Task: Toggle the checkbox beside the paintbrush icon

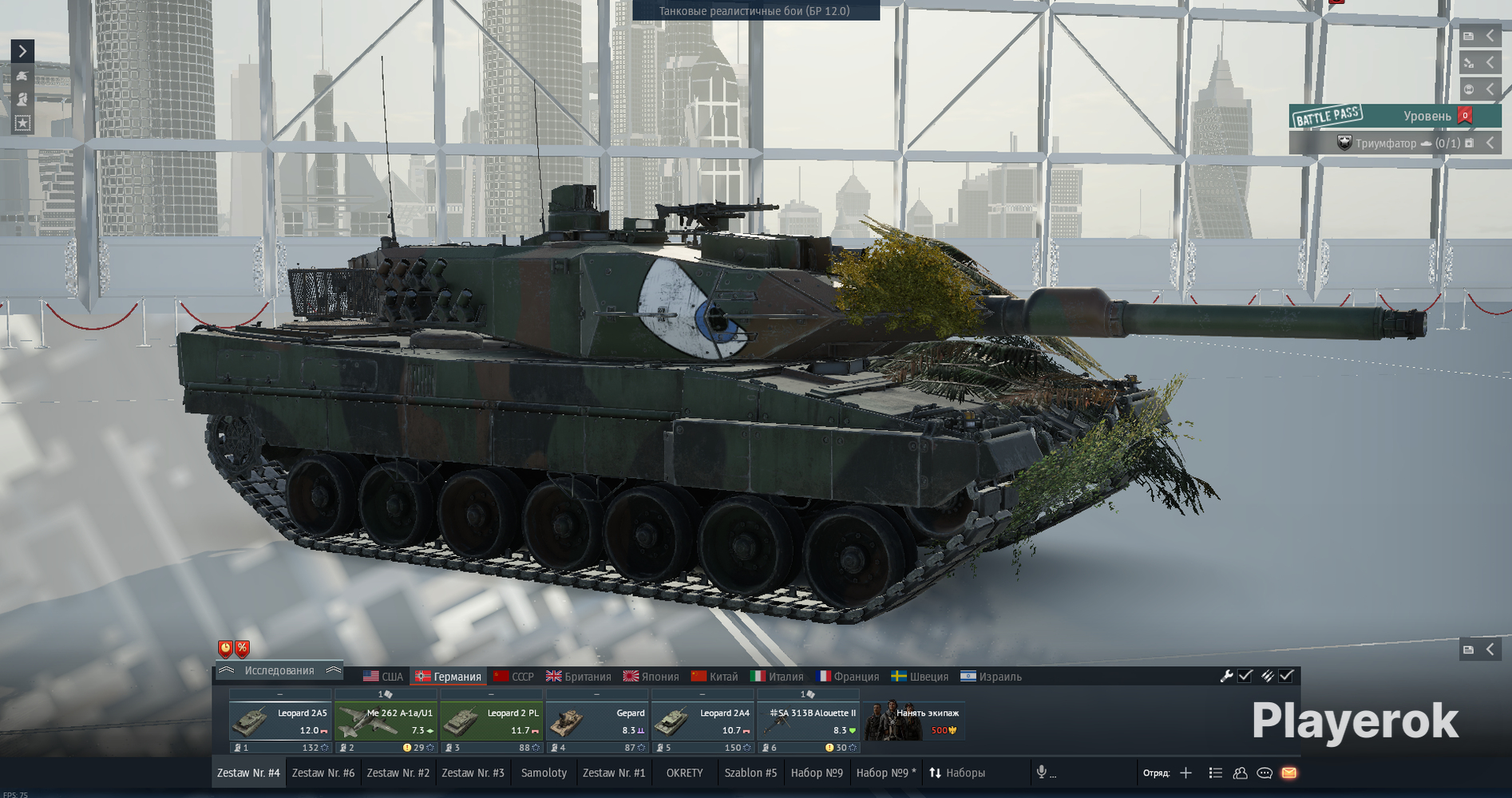Action: point(1287,675)
